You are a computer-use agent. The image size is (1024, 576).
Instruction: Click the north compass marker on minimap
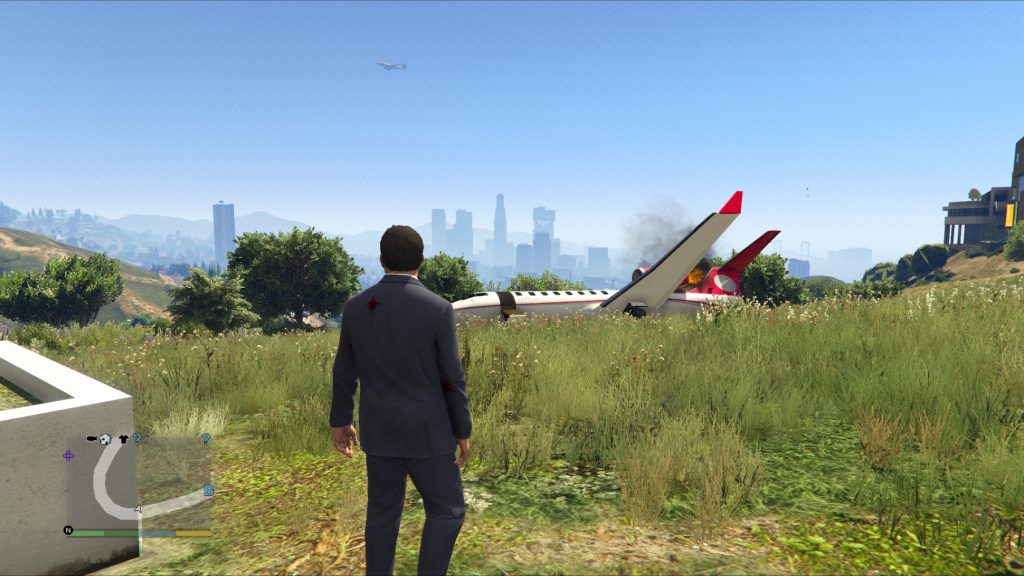pos(69,530)
